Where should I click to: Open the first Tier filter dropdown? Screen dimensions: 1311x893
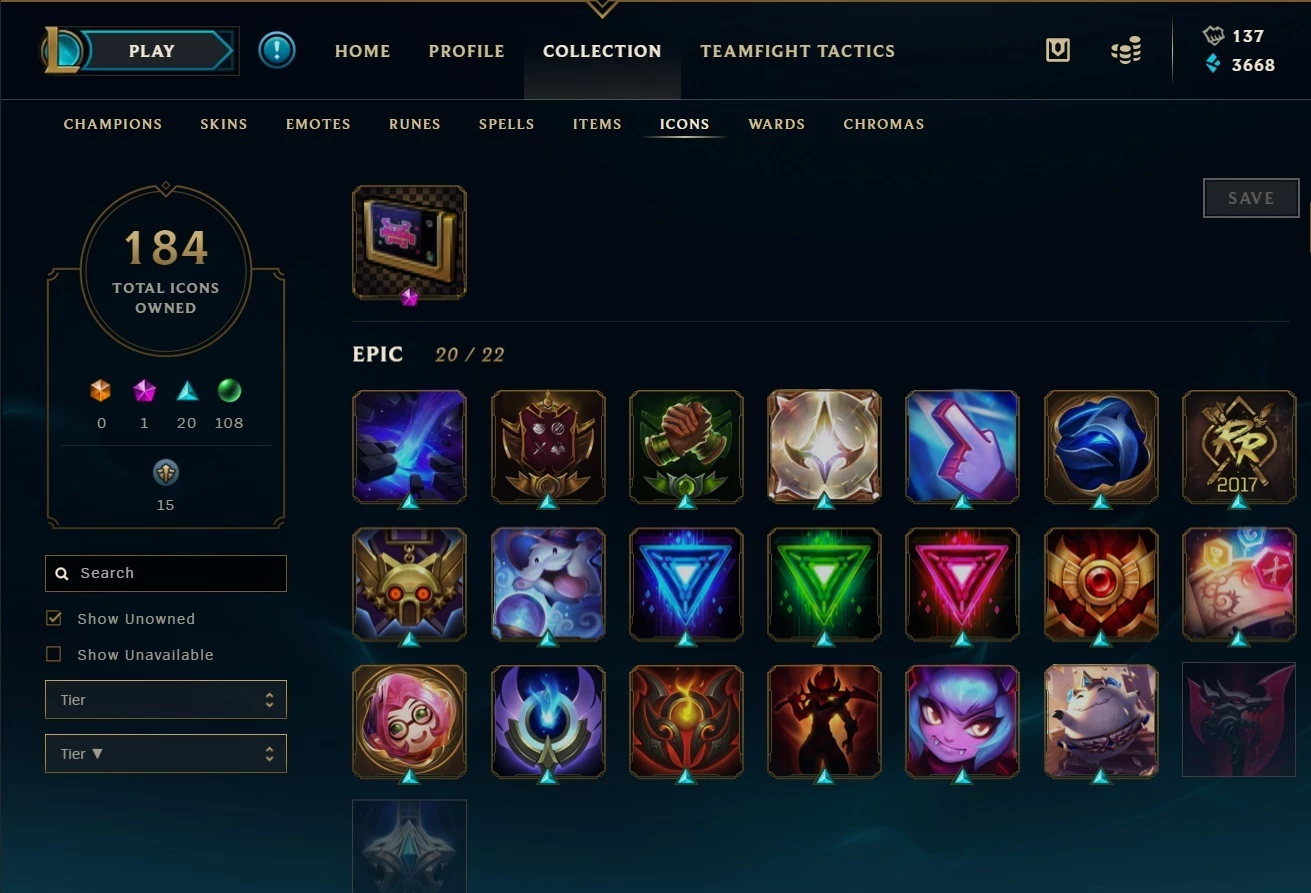coord(165,699)
